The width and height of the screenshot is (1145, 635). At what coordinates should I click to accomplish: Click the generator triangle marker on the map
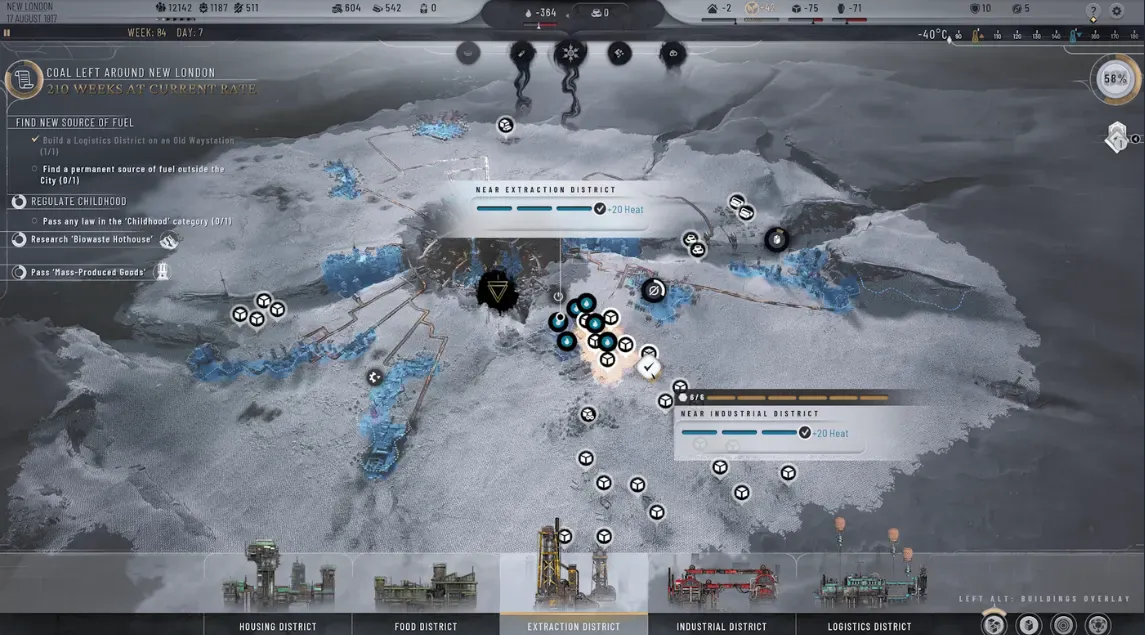click(x=497, y=292)
